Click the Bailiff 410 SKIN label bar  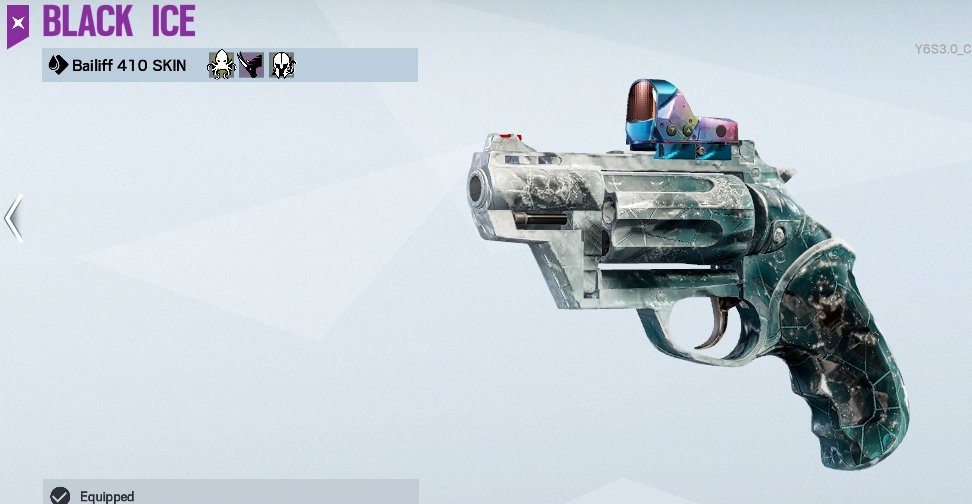coord(120,66)
